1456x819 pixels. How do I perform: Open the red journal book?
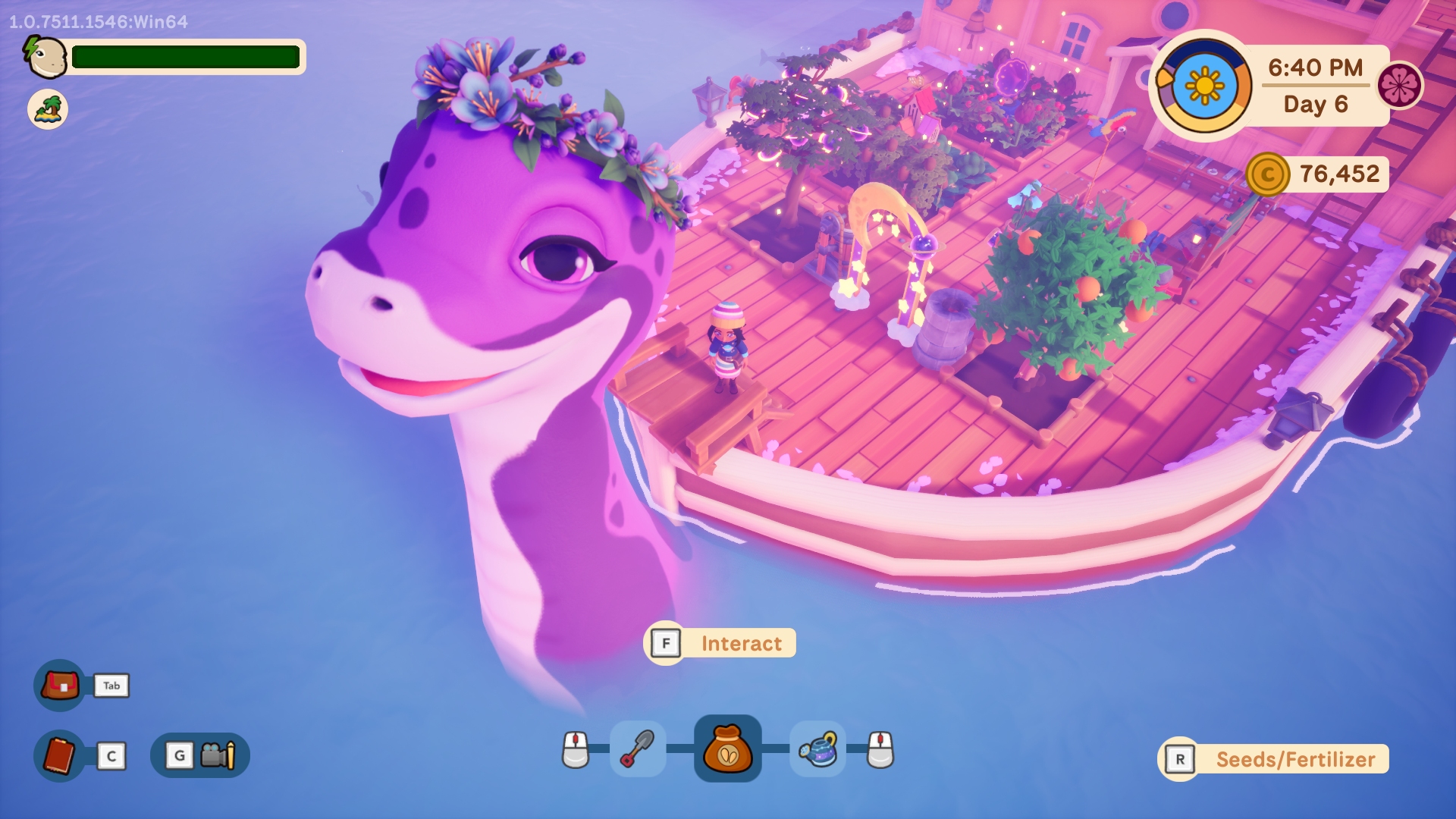point(60,755)
